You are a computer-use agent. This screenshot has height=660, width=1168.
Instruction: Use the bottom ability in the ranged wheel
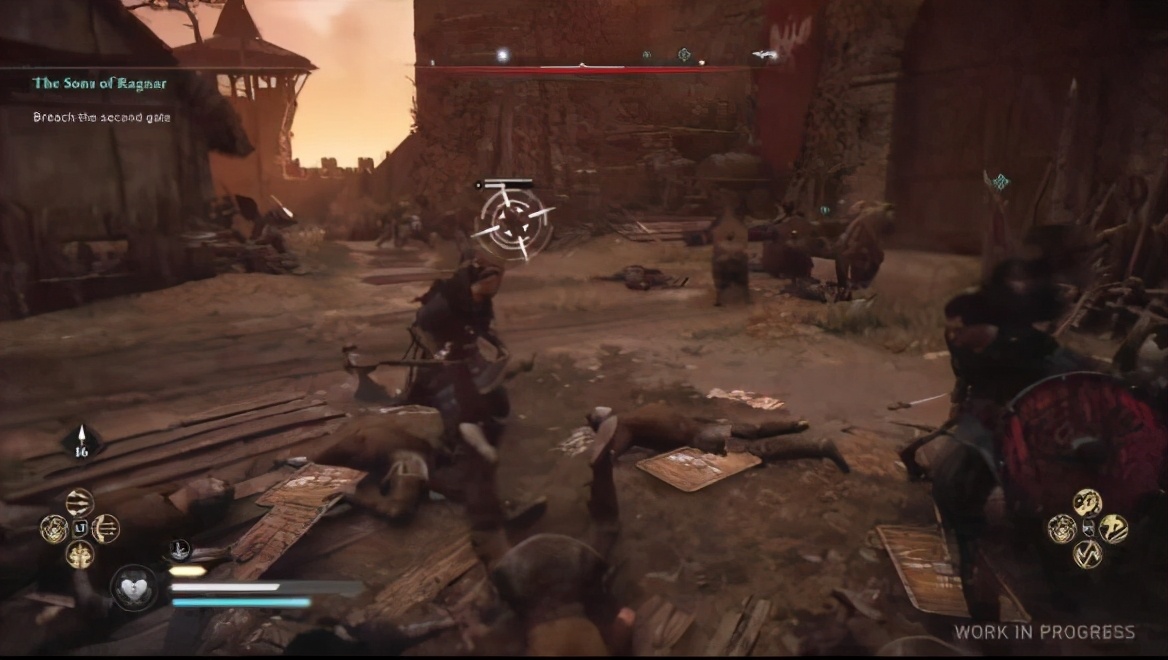point(79,554)
